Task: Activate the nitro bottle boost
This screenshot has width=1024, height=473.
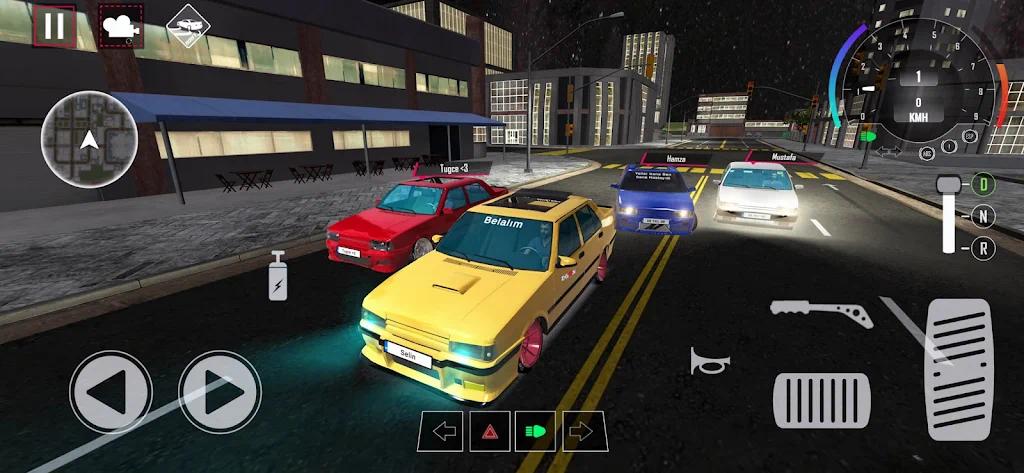Action: [278, 277]
